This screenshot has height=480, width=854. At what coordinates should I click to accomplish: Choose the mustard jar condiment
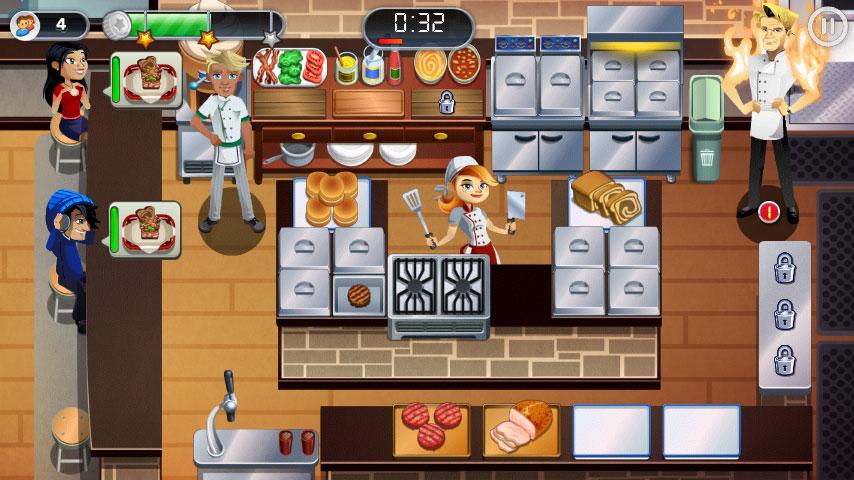coord(347,68)
